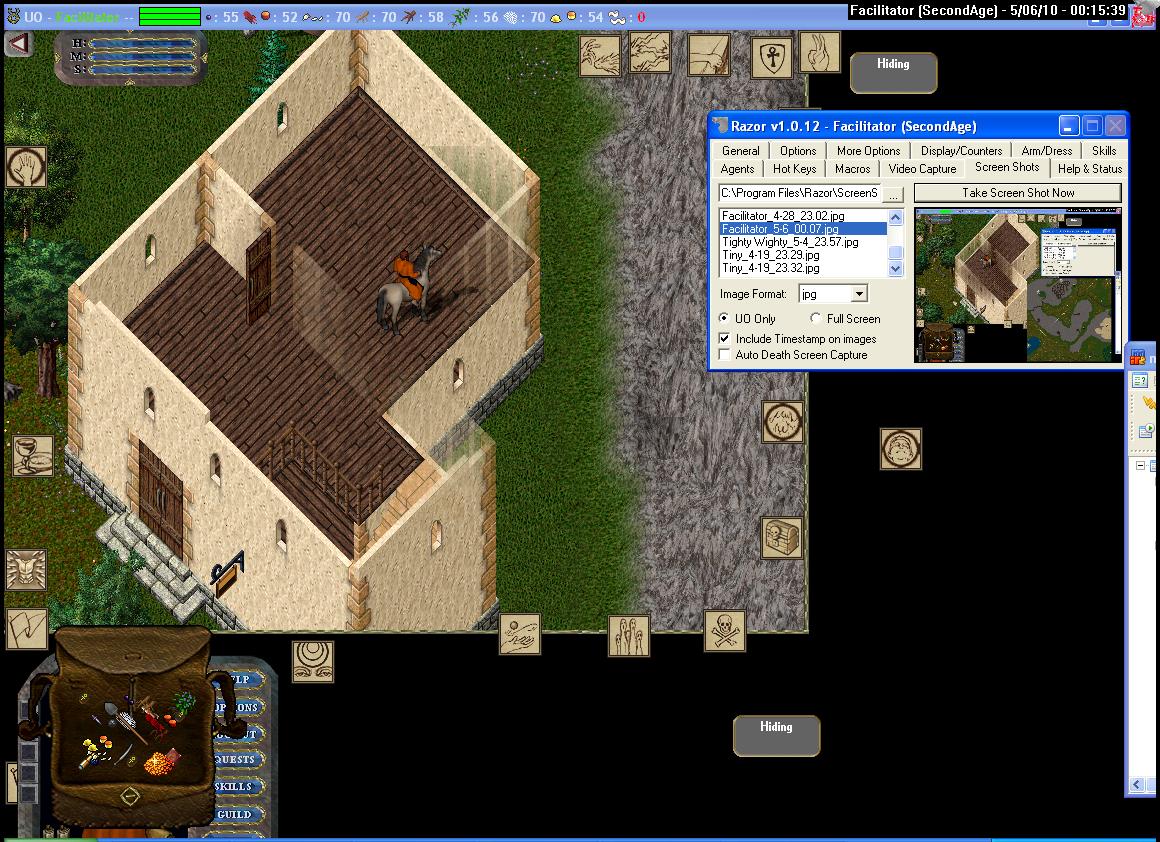Screen dimensions: 1160x842
Task: Toggle Include Timestamp on images
Action: pyautogui.click(x=725, y=339)
